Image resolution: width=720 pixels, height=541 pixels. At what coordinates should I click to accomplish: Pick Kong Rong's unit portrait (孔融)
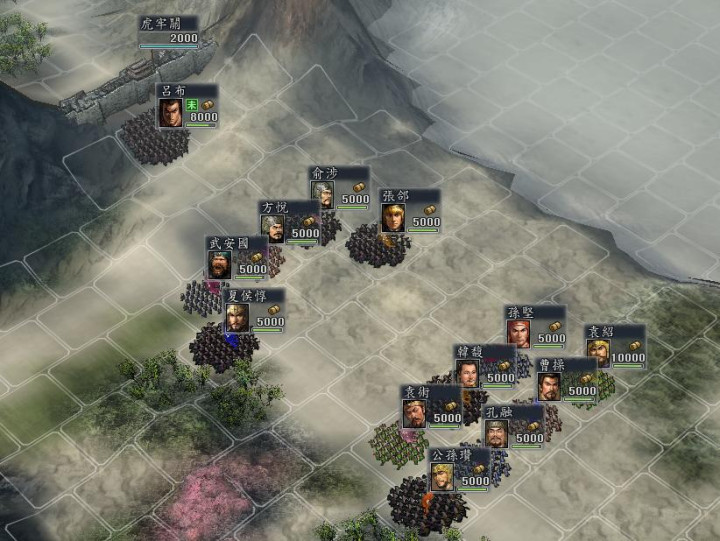pos(498,433)
